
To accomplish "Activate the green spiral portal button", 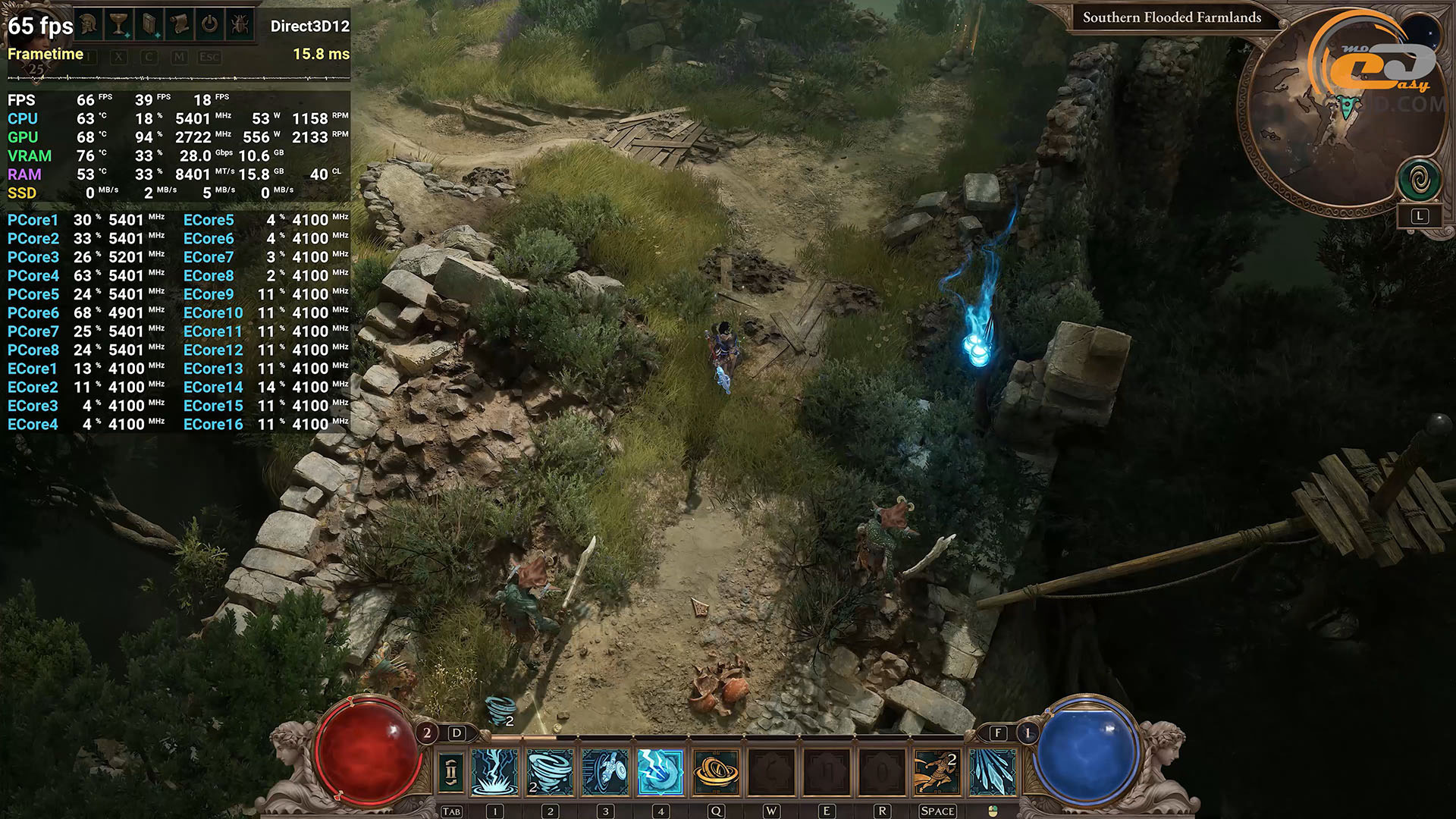I will 1419,180.
